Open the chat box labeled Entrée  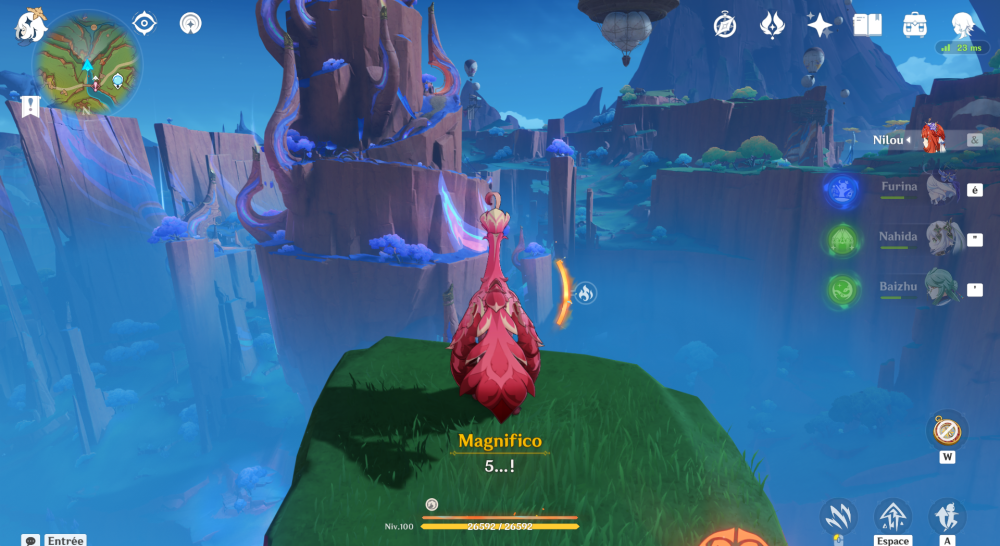(55, 540)
